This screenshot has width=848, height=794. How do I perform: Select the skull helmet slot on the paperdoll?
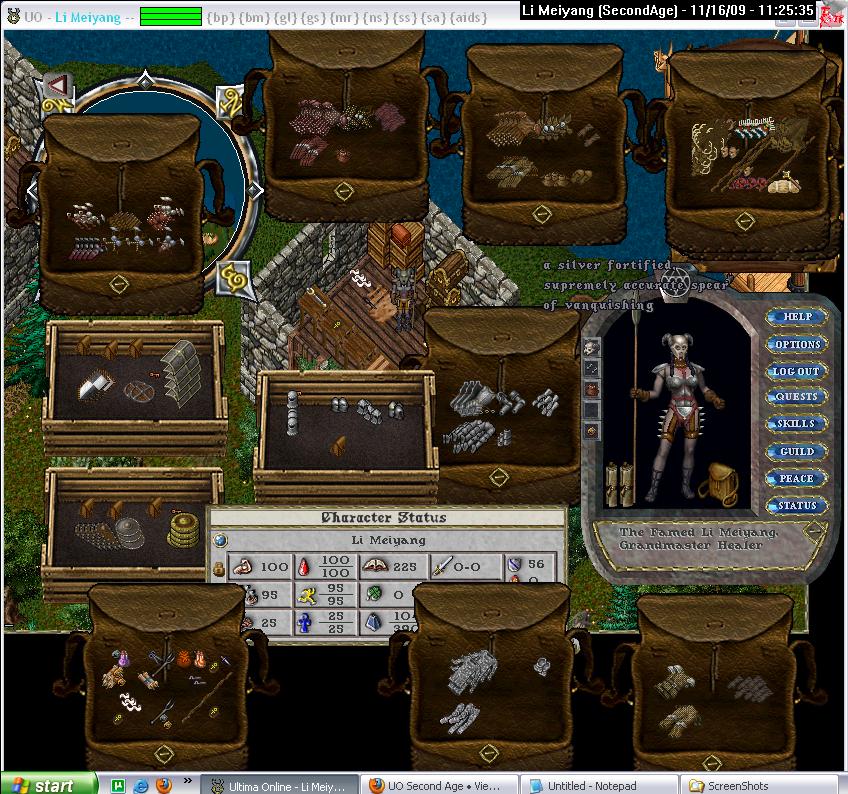point(592,347)
